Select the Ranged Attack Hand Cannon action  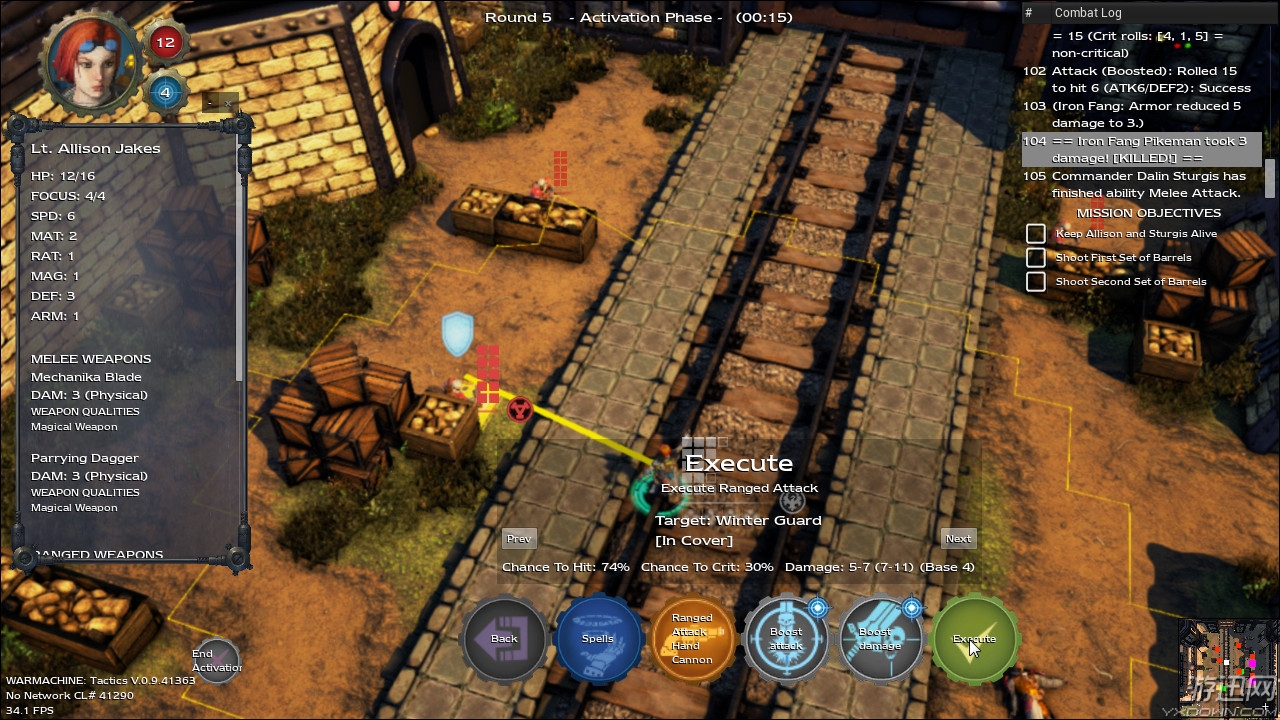(x=692, y=639)
